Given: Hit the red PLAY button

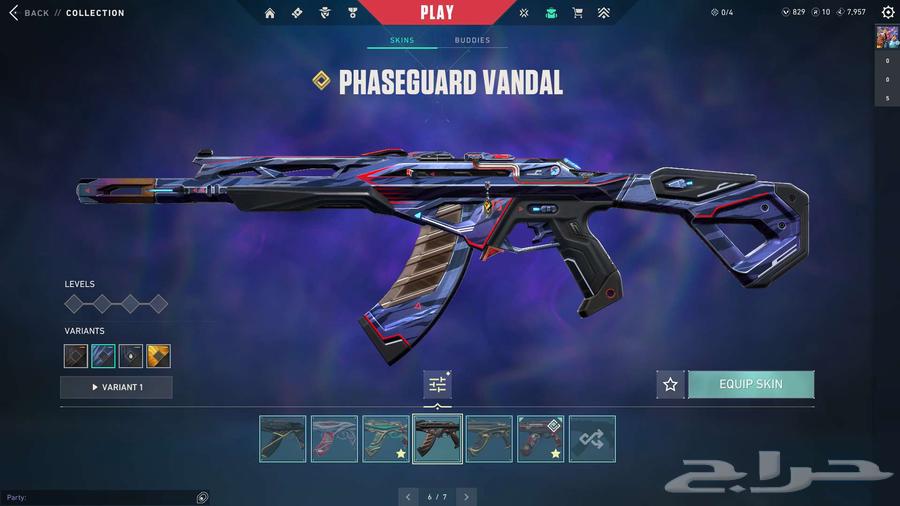Looking at the screenshot, I should 437,13.
